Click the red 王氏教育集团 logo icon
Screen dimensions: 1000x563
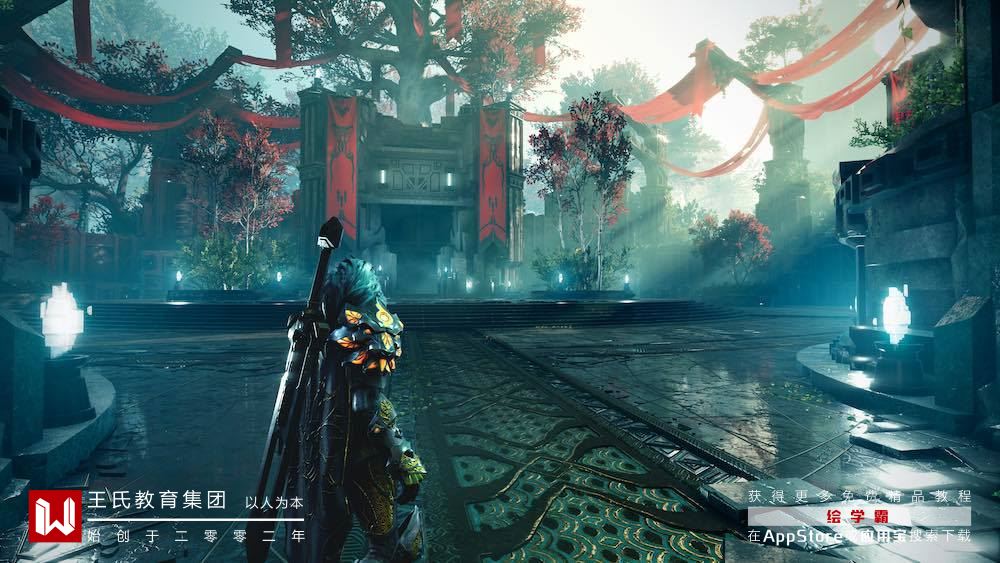(x=55, y=516)
